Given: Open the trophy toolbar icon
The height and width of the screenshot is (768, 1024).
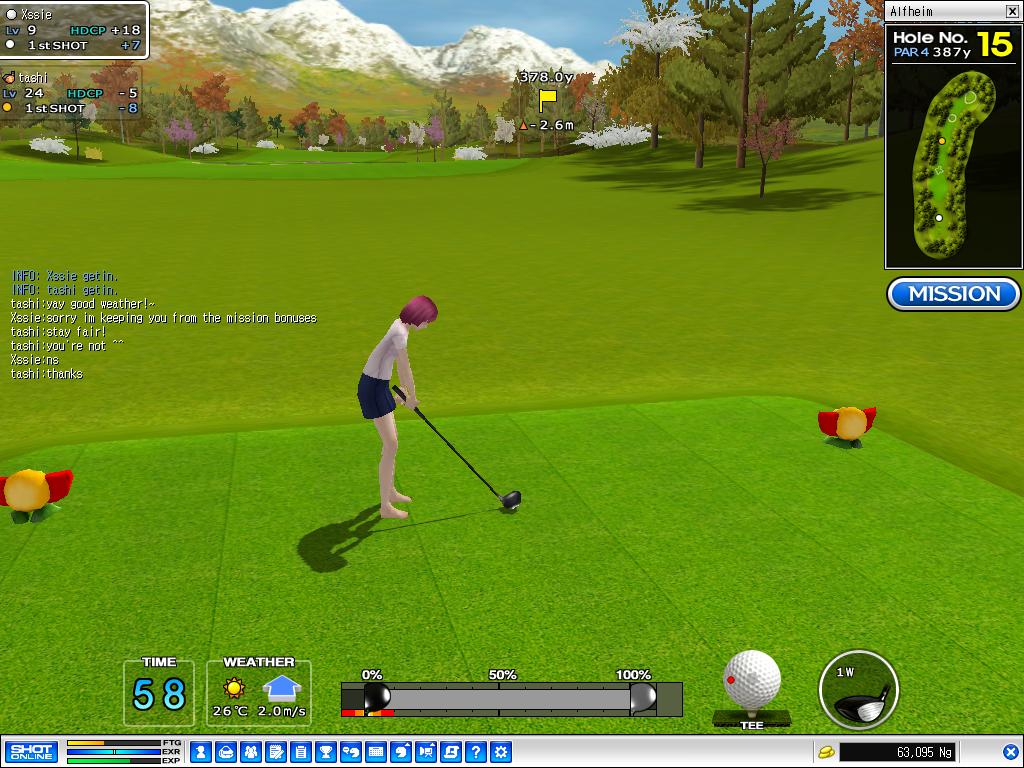Looking at the screenshot, I should click(x=325, y=751).
